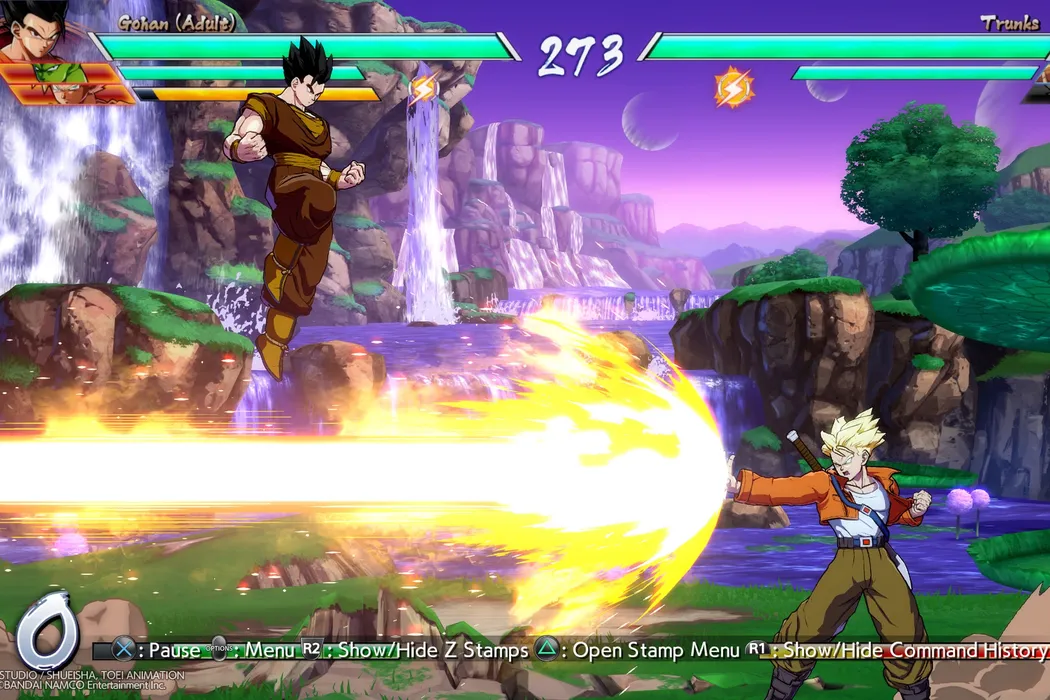
Task: Choose the green Piccolo teammate portrait
Action: coord(48,73)
